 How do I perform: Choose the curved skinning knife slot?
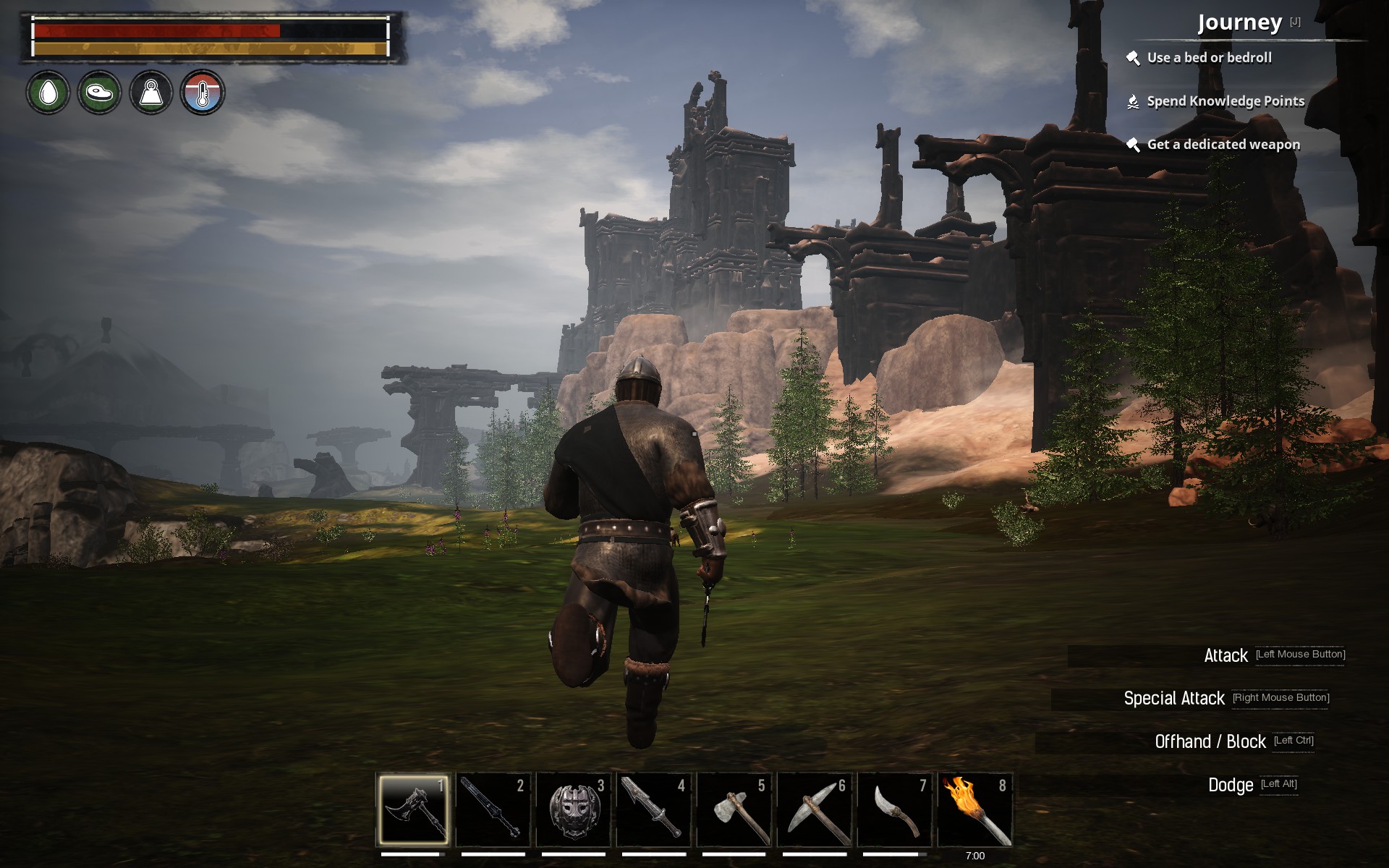pos(895,810)
